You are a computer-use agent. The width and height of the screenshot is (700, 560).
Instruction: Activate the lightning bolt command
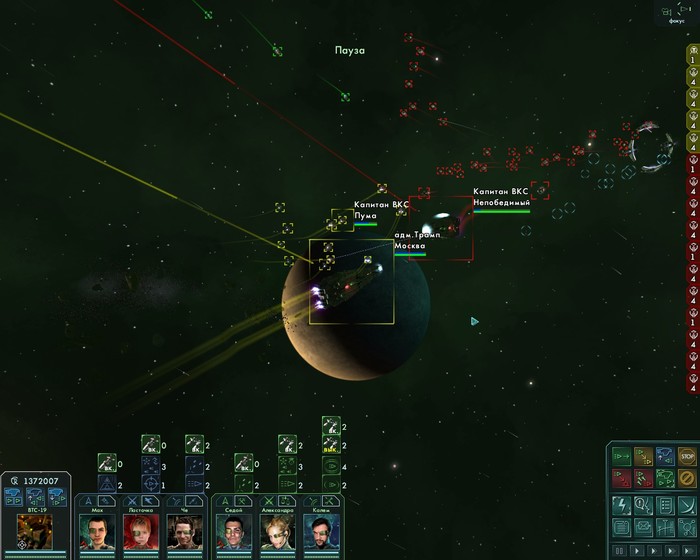click(620, 504)
